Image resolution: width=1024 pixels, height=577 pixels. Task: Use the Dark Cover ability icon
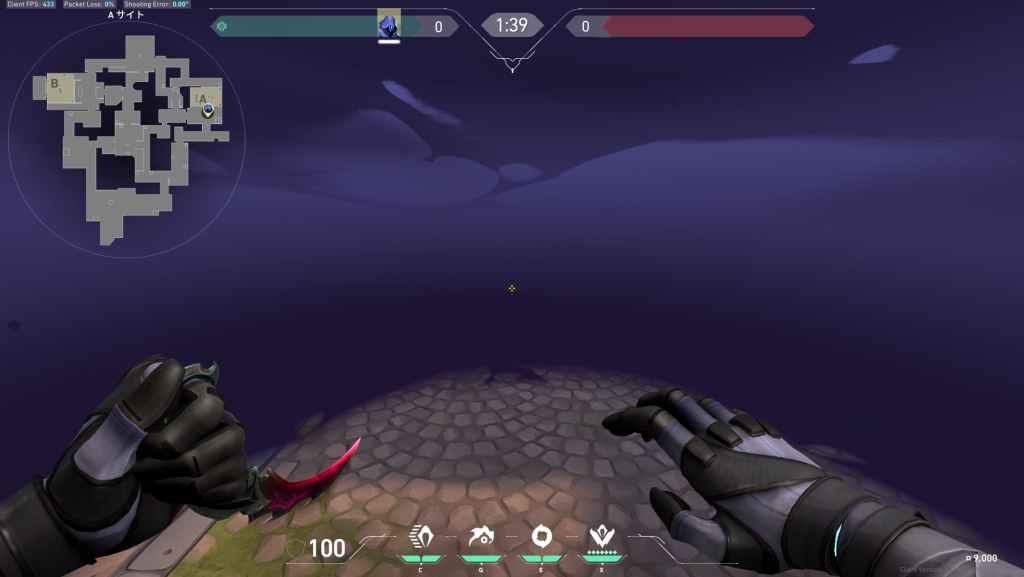[542, 537]
